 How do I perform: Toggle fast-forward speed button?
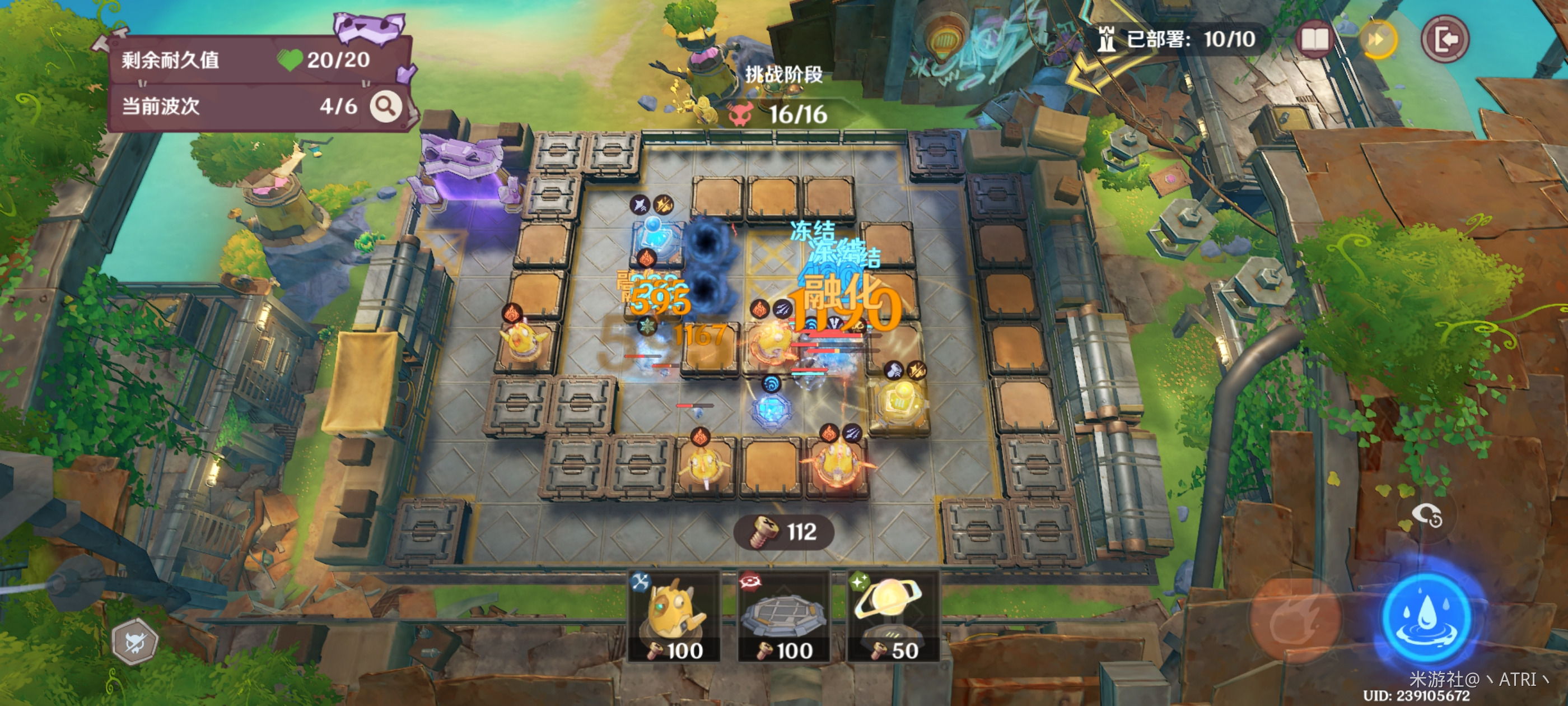[x=1378, y=40]
